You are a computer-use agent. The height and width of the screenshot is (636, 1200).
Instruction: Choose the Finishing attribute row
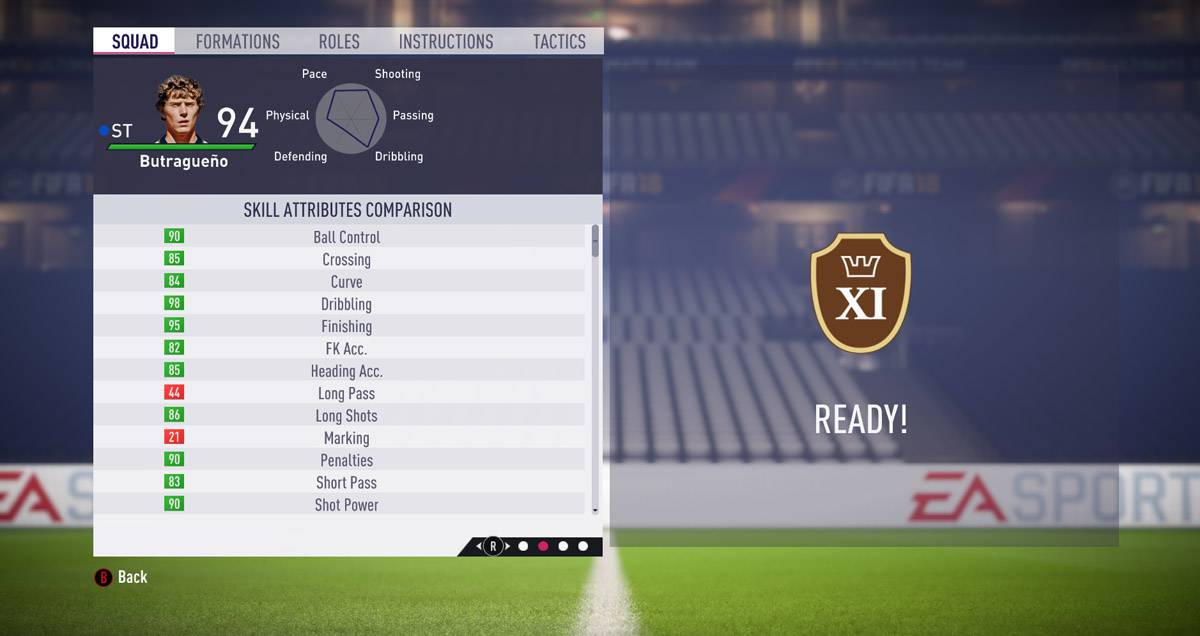346,326
